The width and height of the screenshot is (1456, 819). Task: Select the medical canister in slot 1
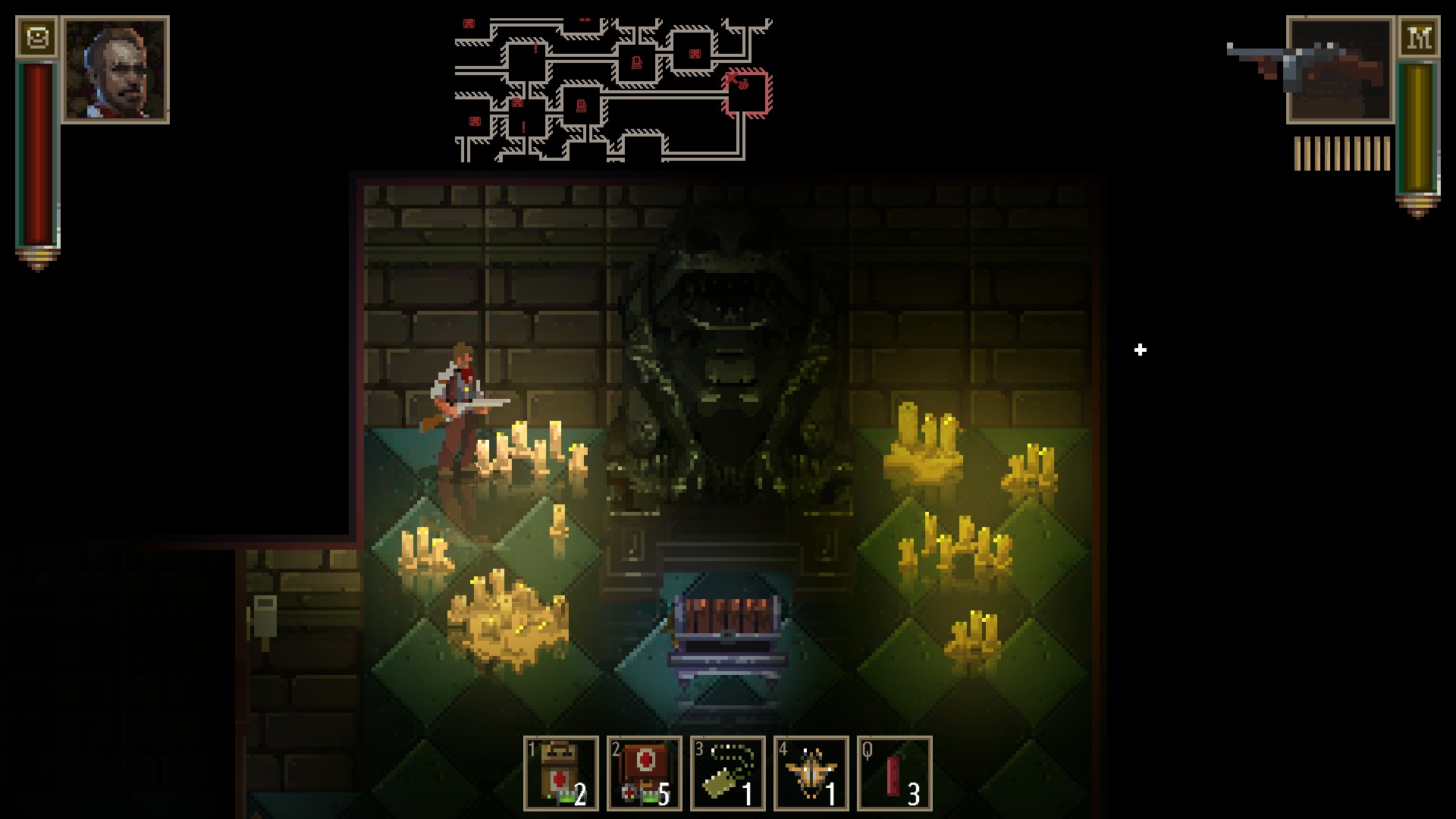click(561, 773)
